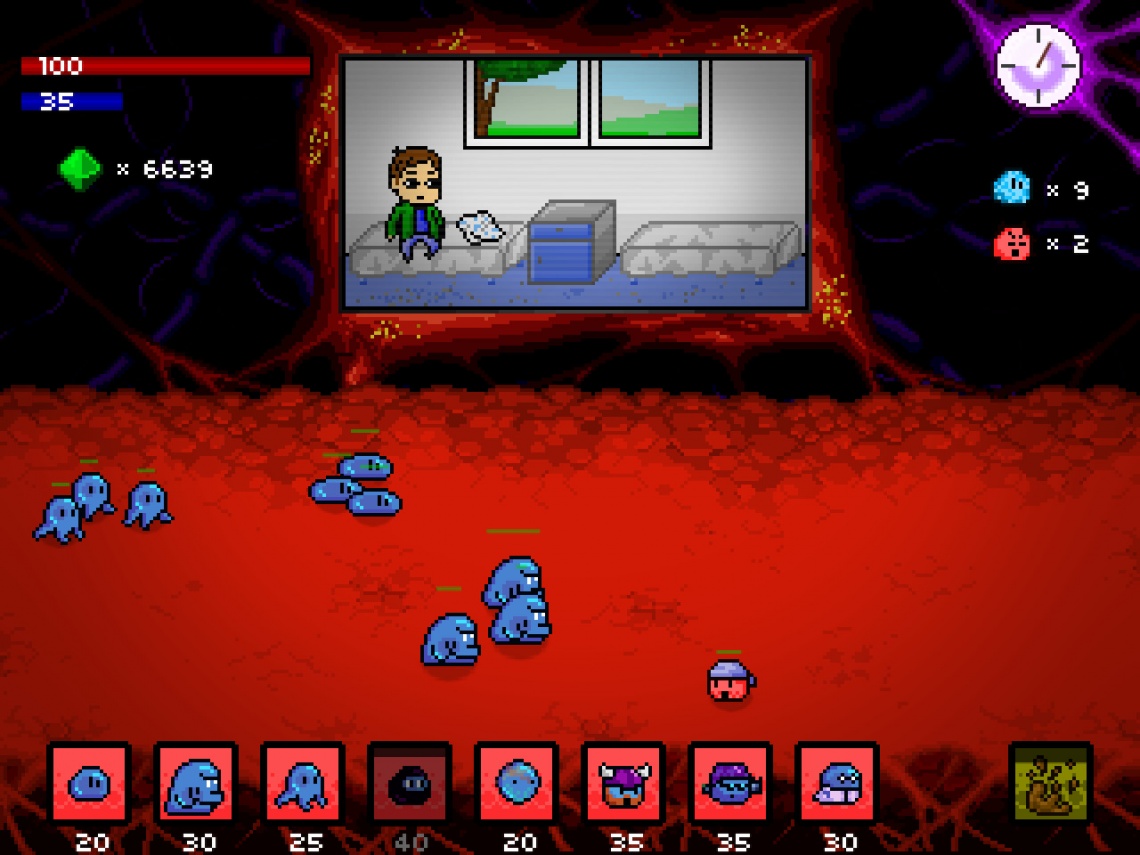Select the small blue slime unit card
1140x855 pixels.
click(x=90, y=783)
